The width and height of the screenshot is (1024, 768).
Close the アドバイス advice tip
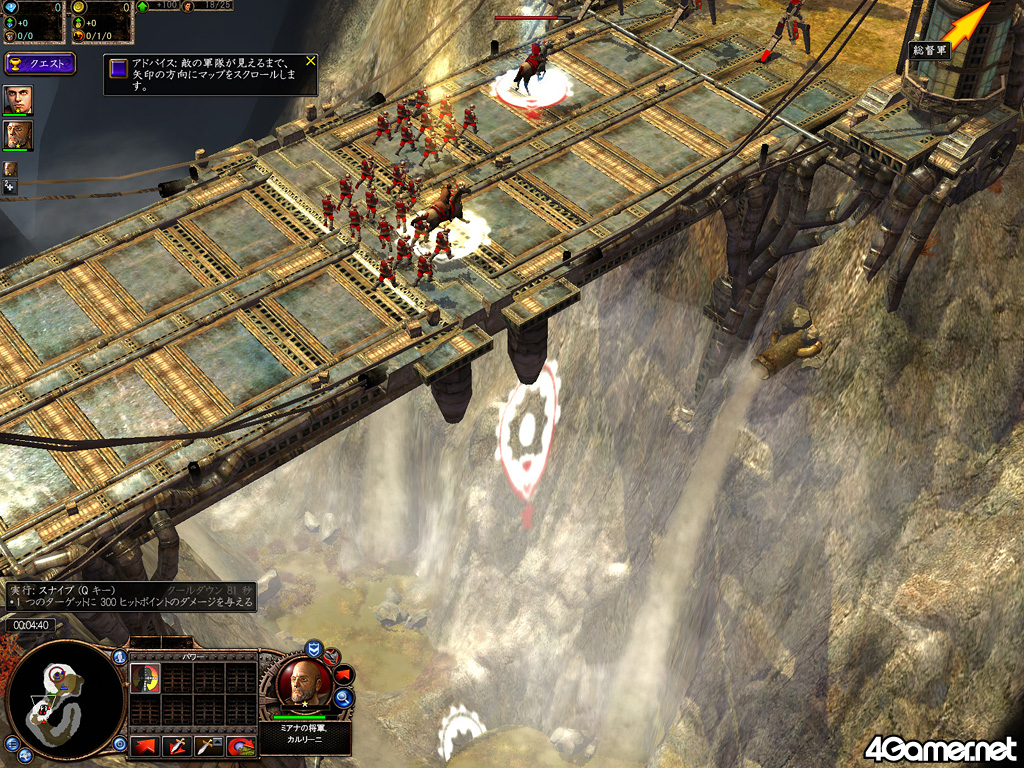click(310, 61)
